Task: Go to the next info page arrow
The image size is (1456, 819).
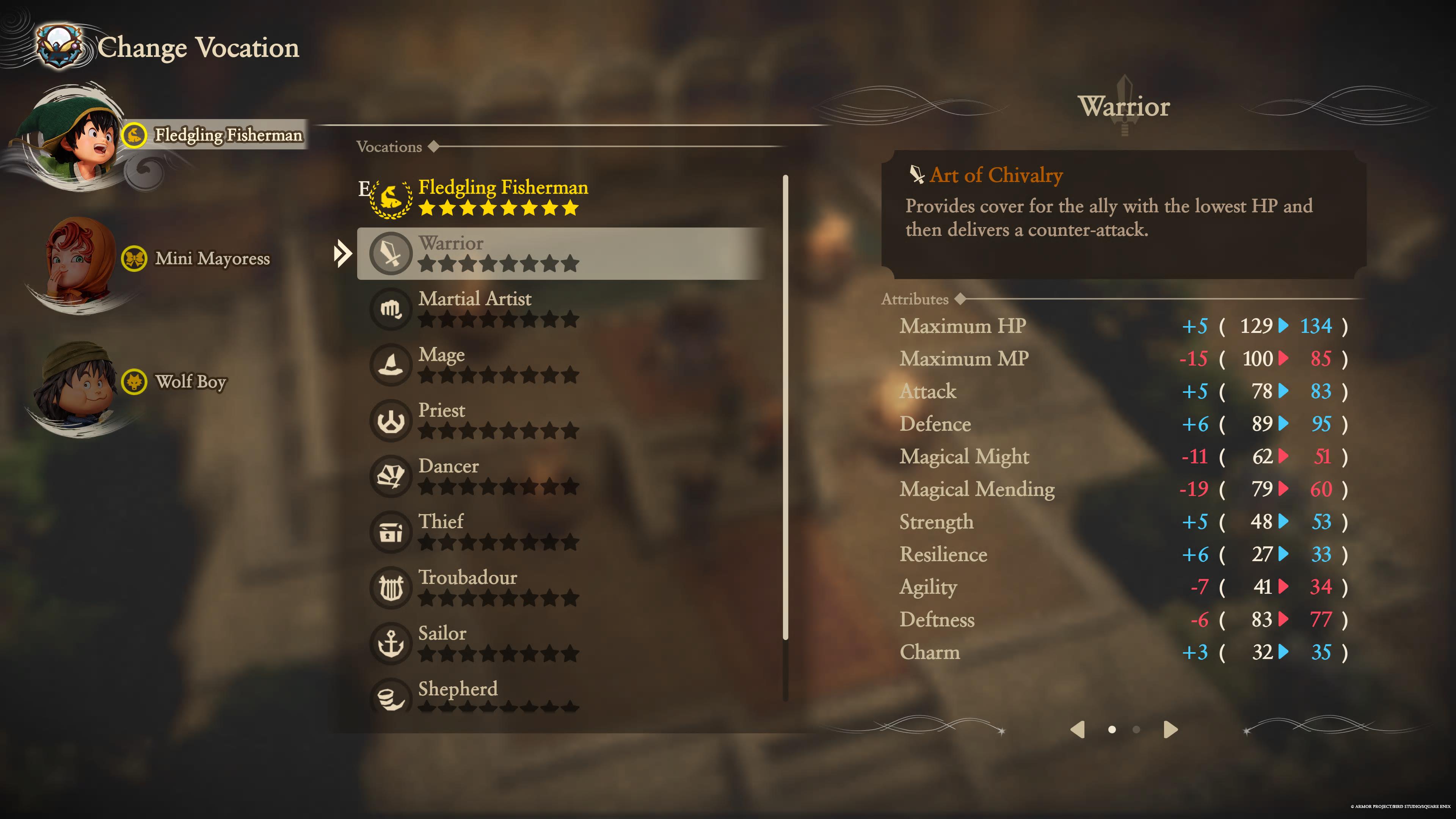Action: click(x=1170, y=729)
